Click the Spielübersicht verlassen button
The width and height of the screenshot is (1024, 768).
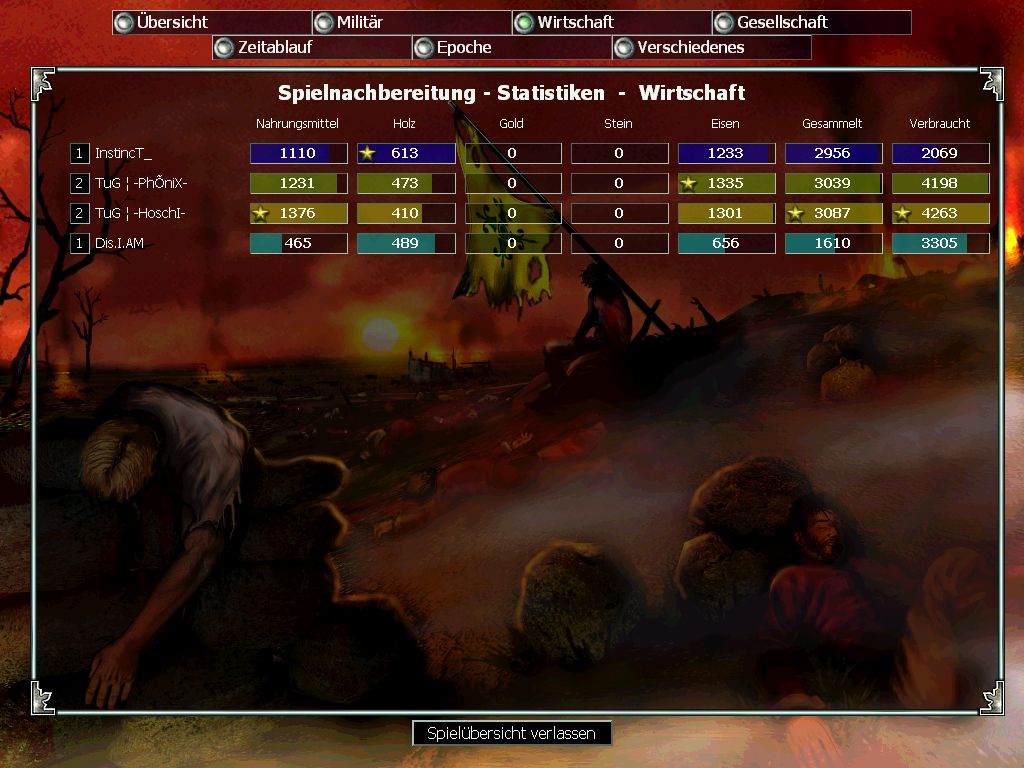pyautogui.click(x=511, y=733)
